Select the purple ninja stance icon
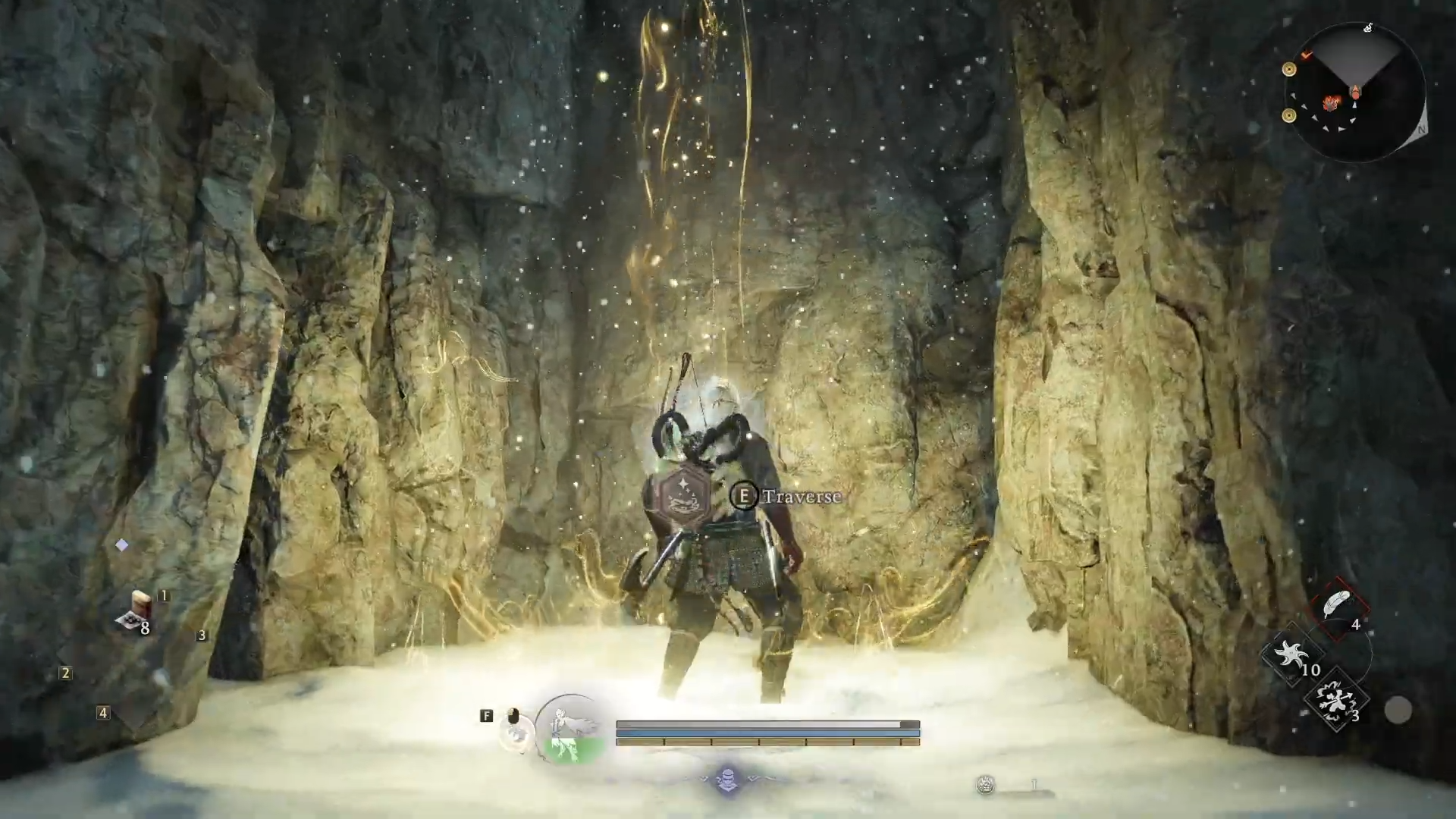This screenshot has height=819, width=1456. coord(727,780)
